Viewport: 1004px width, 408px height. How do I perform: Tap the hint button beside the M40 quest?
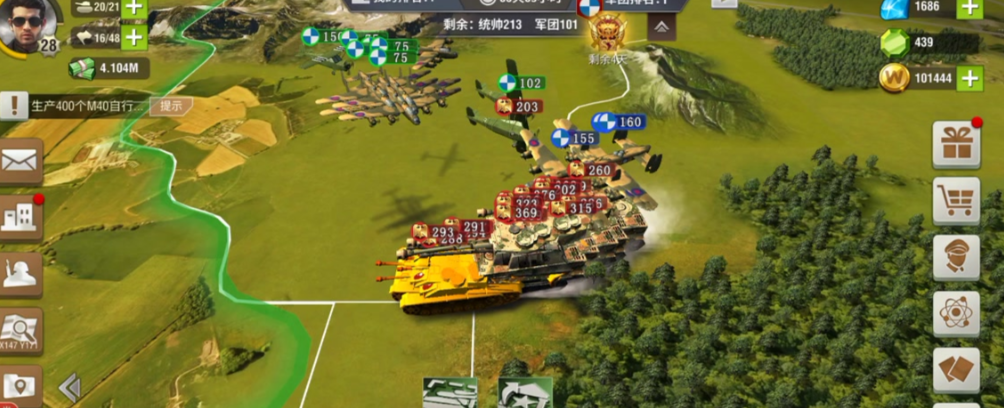click(171, 105)
